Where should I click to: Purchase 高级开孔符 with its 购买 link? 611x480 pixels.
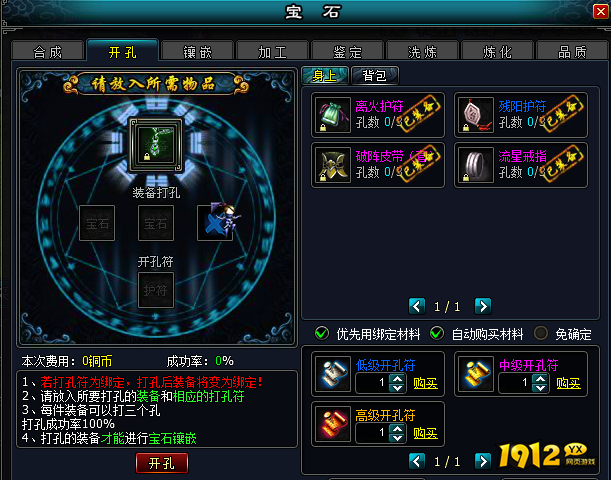[x=425, y=433]
